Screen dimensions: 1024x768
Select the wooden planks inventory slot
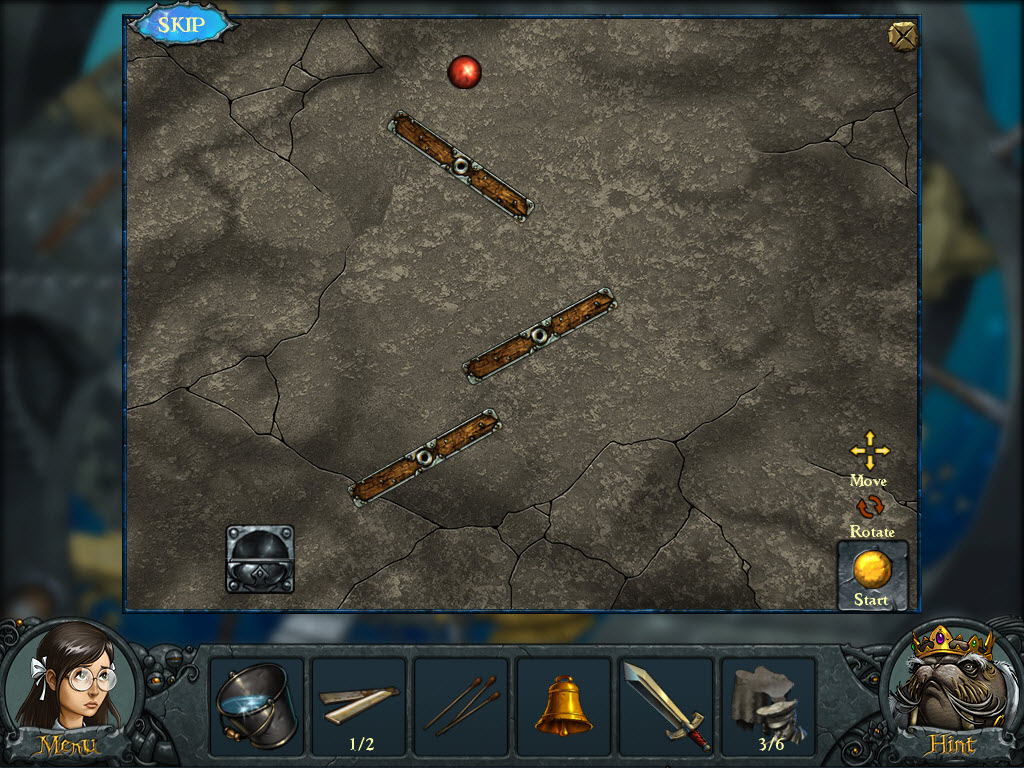tap(358, 704)
